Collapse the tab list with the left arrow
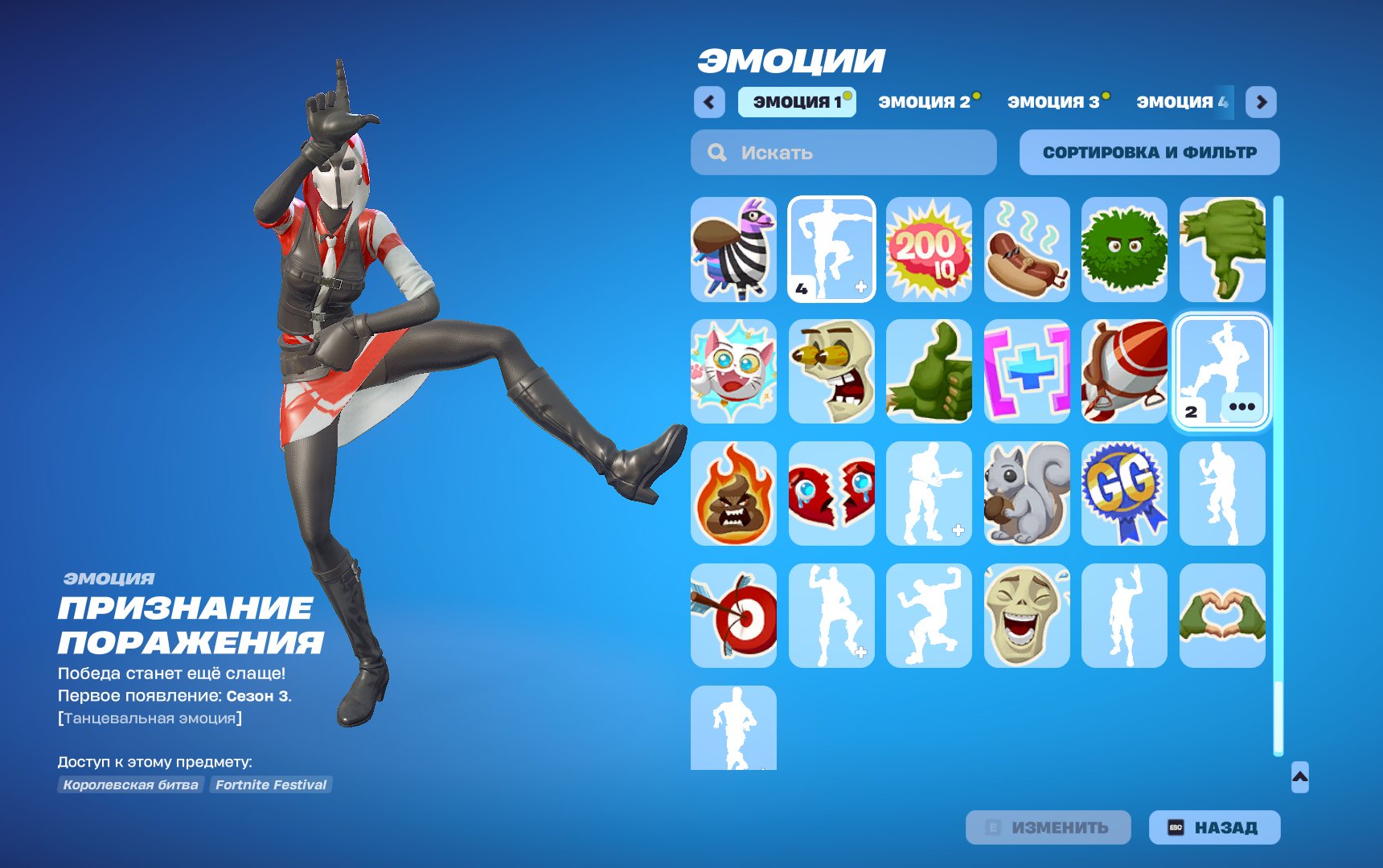 tap(708, 102)
